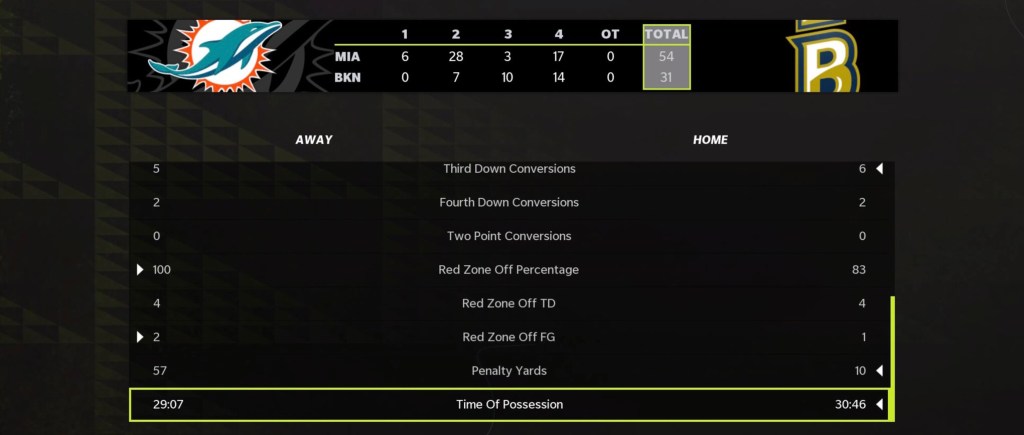Select the Time Of Possession row
This screenshot has height=435, width=1024.
[x=510, y=405]
